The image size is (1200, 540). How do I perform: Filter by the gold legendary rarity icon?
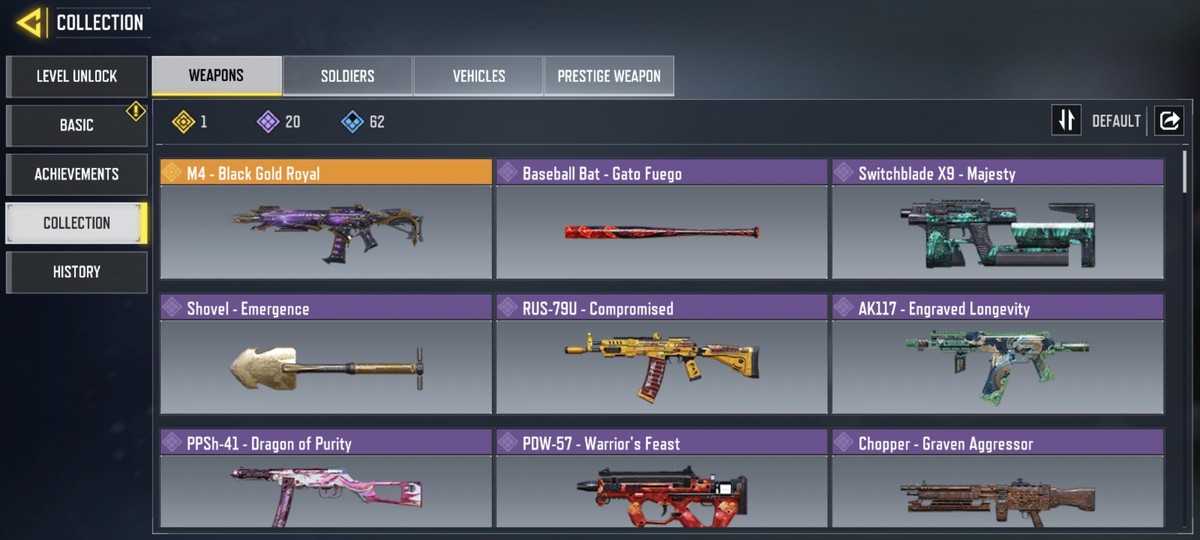[x=182, y=122]
